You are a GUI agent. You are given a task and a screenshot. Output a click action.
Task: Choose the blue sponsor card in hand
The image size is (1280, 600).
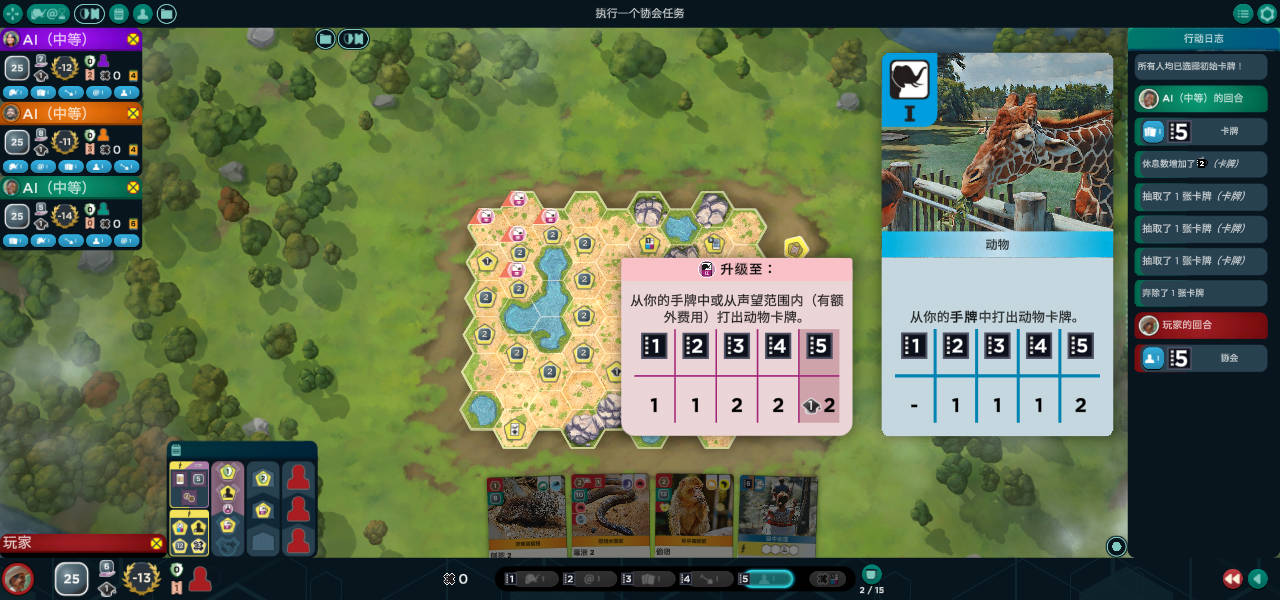point(777,514)
